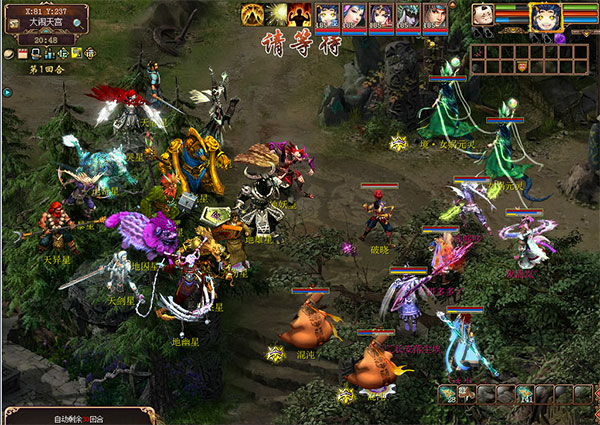The width and height of the screenshot is (600, 425).
Task: Open the red calendar icon
Action: [24, 53]
